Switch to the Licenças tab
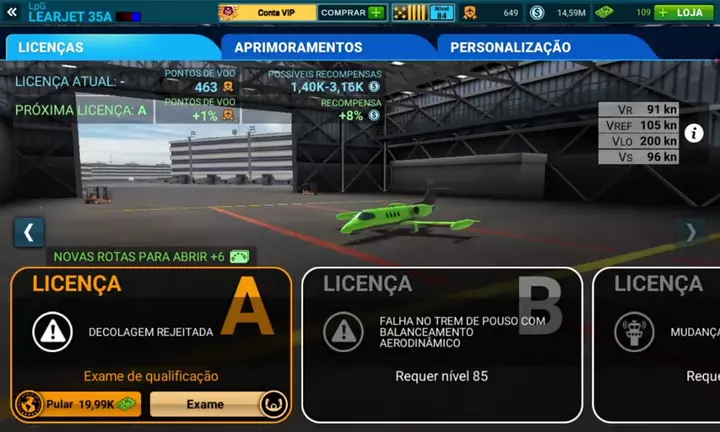This screenshot has height=432, width=720. 110,47
